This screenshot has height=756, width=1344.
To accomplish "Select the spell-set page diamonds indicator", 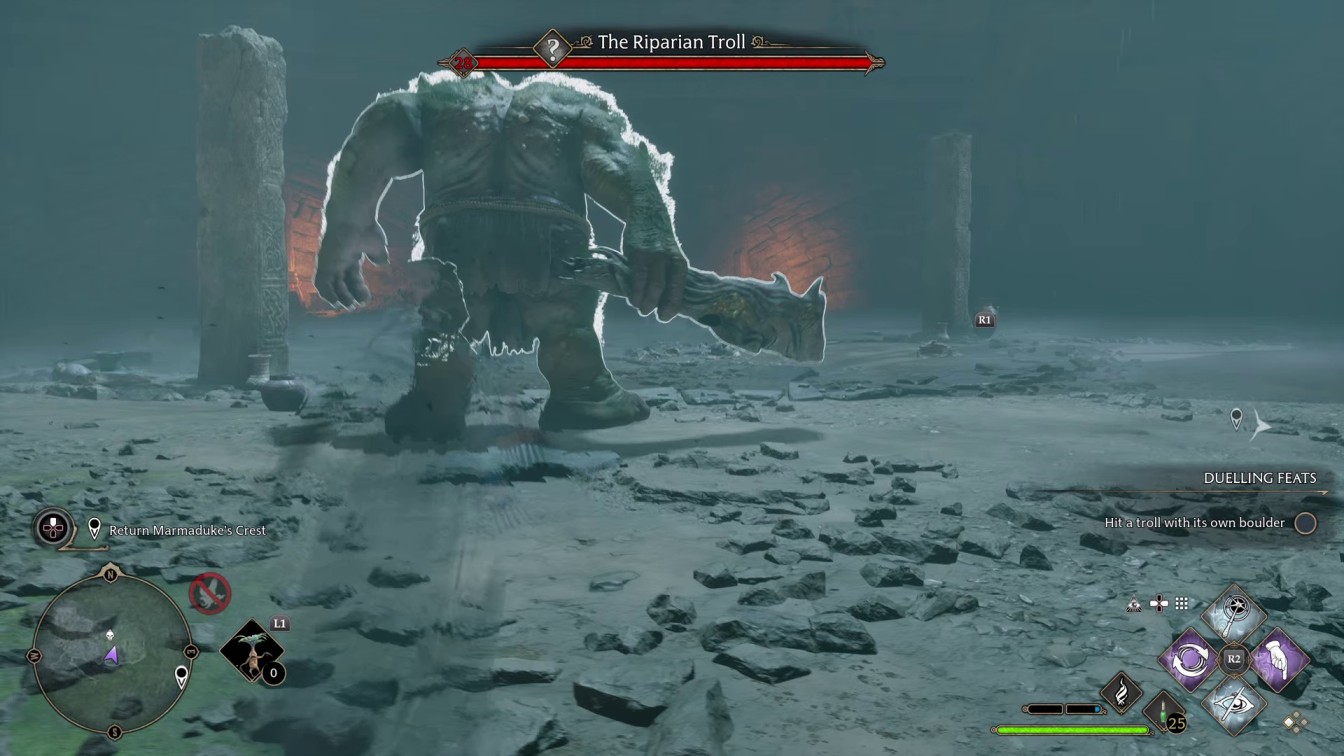I will coord(1296,723).
